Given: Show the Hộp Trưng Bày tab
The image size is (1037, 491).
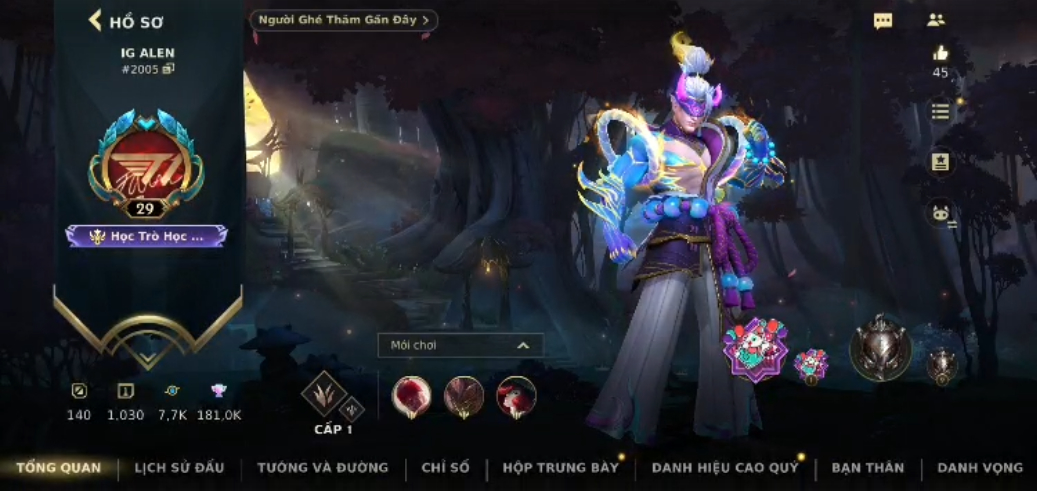Looking at the screenshot, I should point(560,468).
